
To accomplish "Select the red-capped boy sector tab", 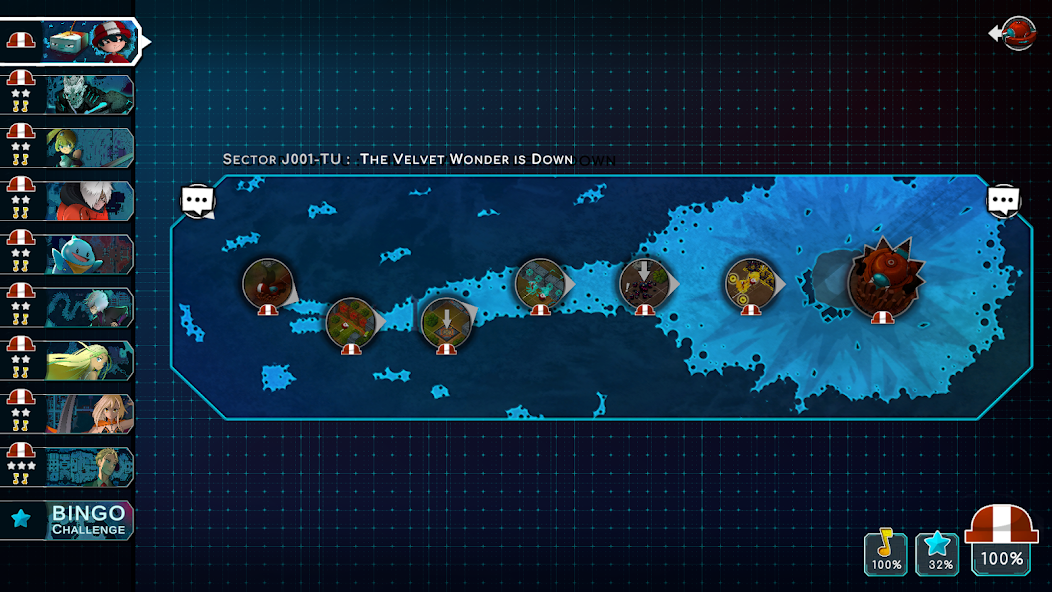I will point(88,41).
